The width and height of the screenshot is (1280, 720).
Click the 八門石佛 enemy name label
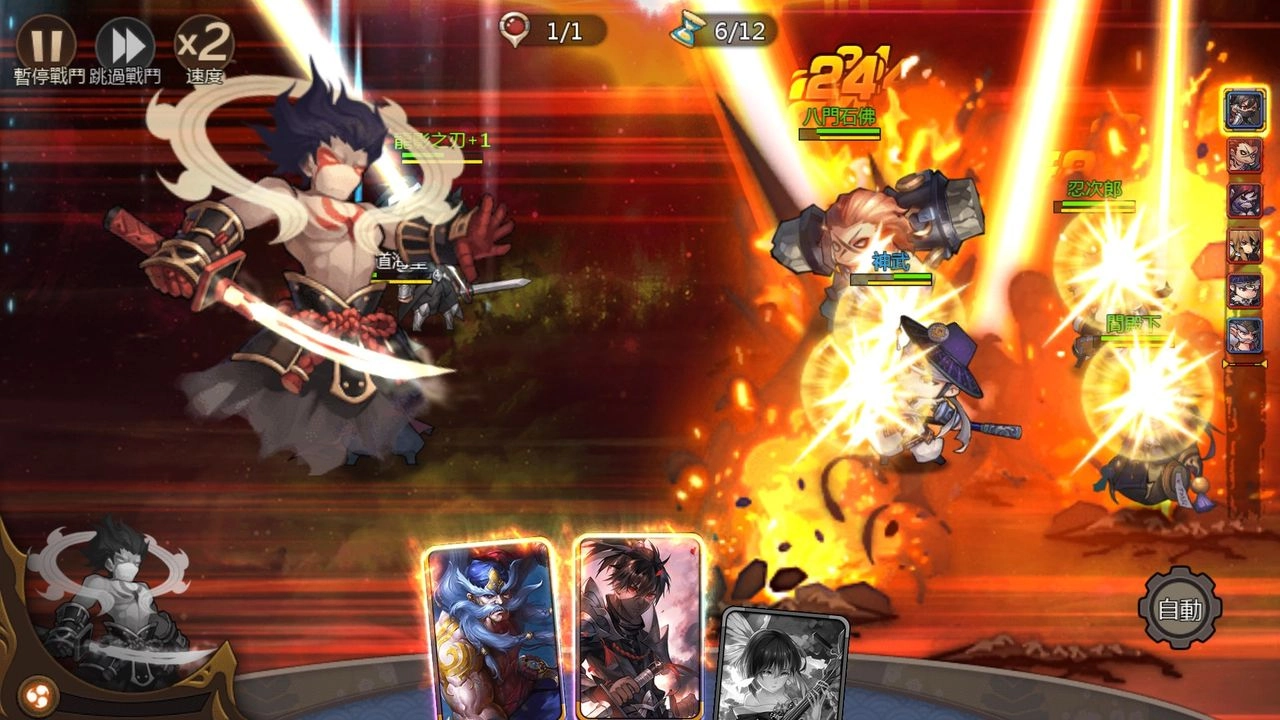[x=841, y=113]
